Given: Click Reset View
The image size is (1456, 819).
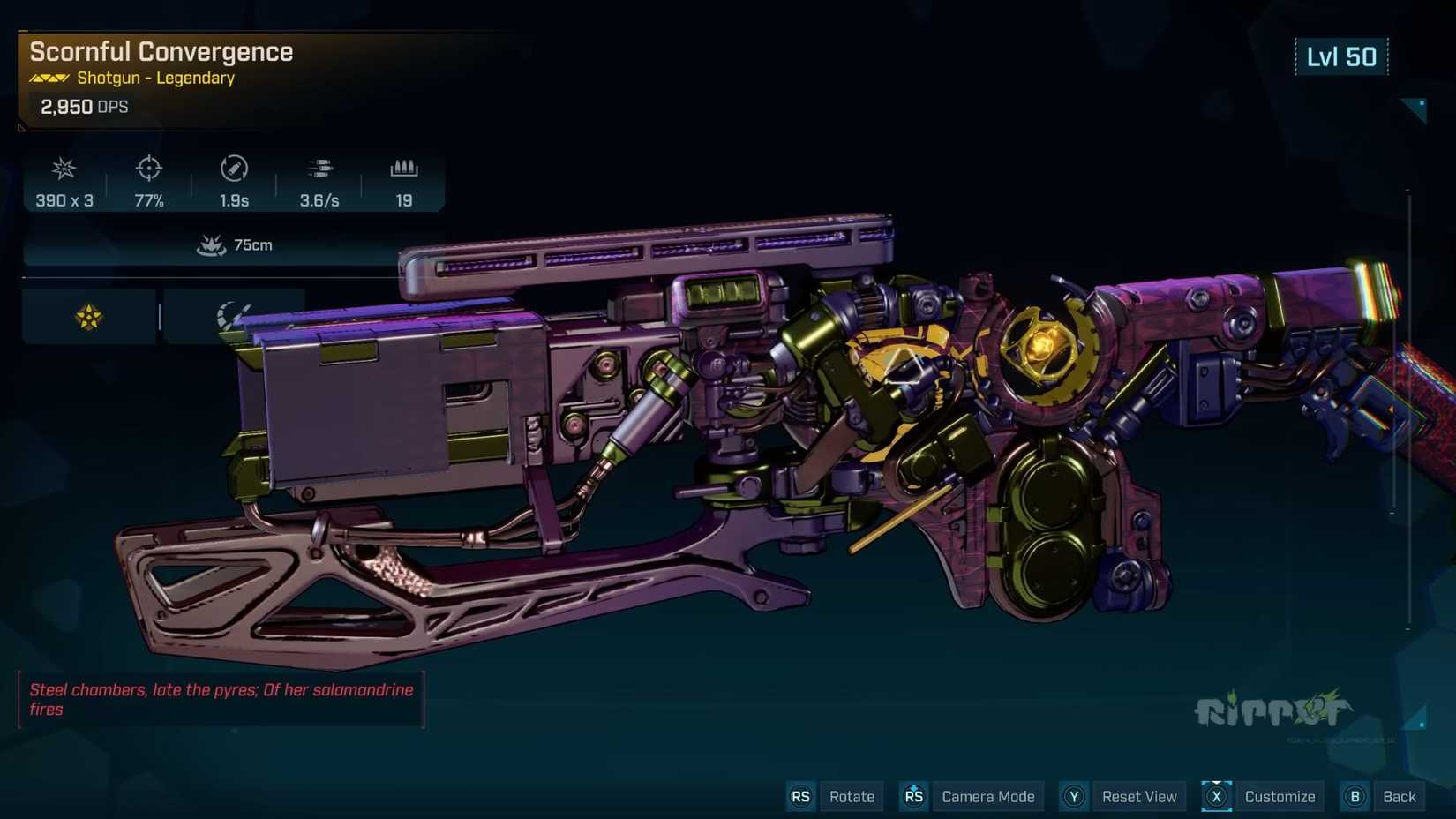Looking at the screenshot, I should click(1139, 796).
